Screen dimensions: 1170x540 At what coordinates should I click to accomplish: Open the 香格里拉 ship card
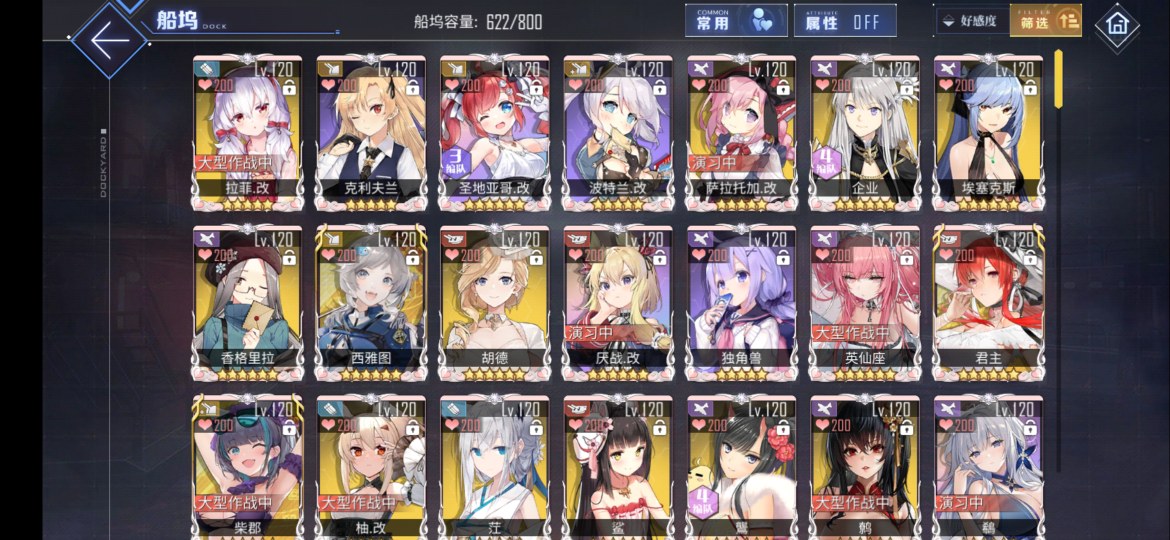247,300
